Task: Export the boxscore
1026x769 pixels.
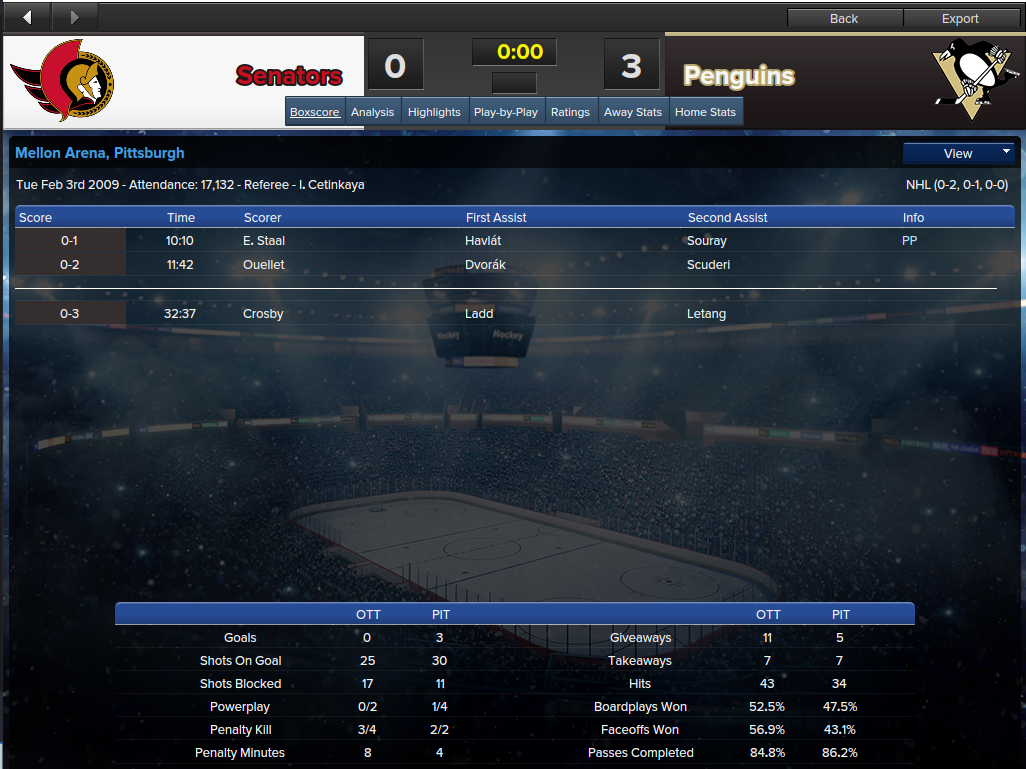Action: click(960, 18)
